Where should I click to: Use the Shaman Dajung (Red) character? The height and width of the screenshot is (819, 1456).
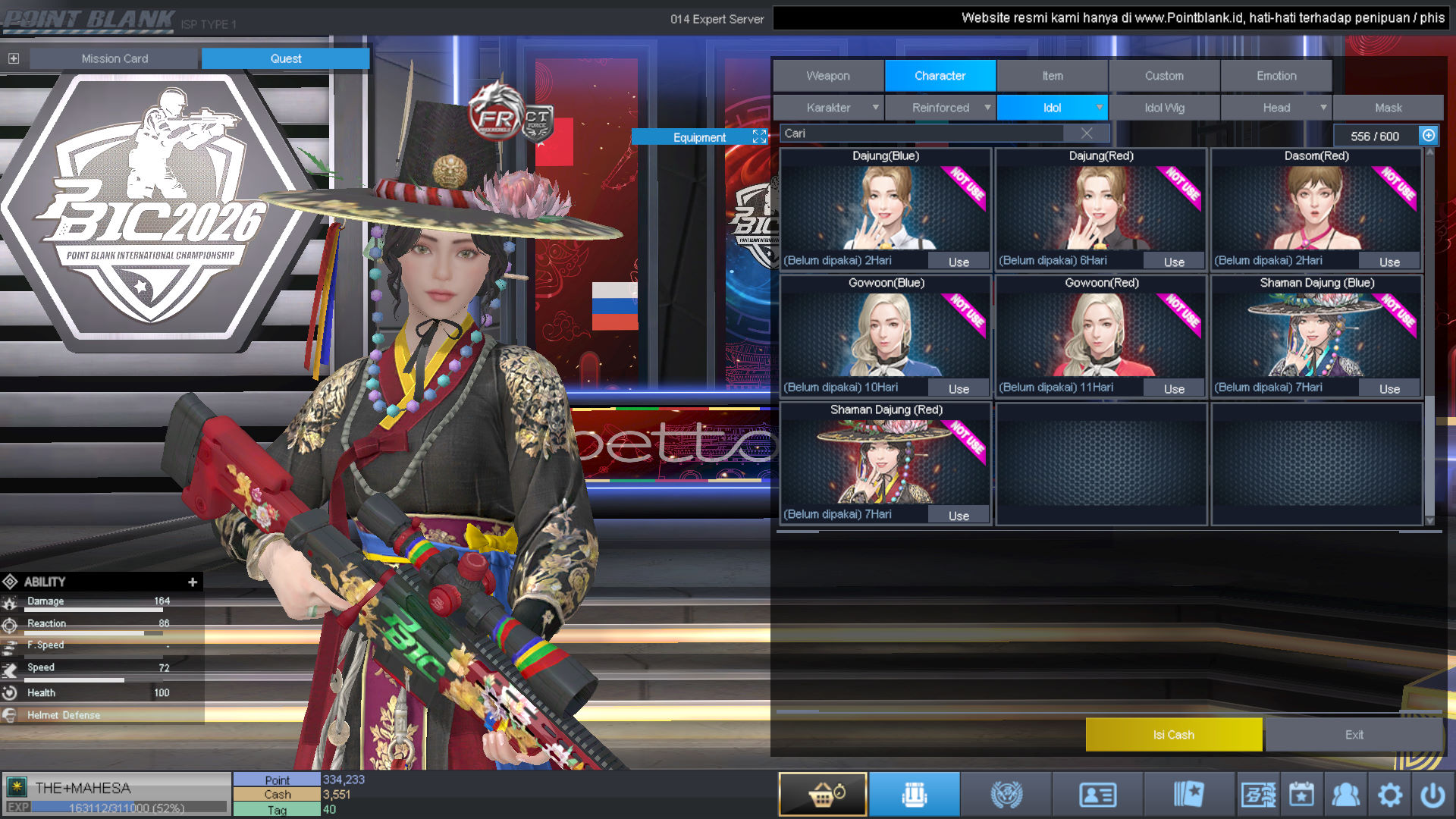pos(959,516)
